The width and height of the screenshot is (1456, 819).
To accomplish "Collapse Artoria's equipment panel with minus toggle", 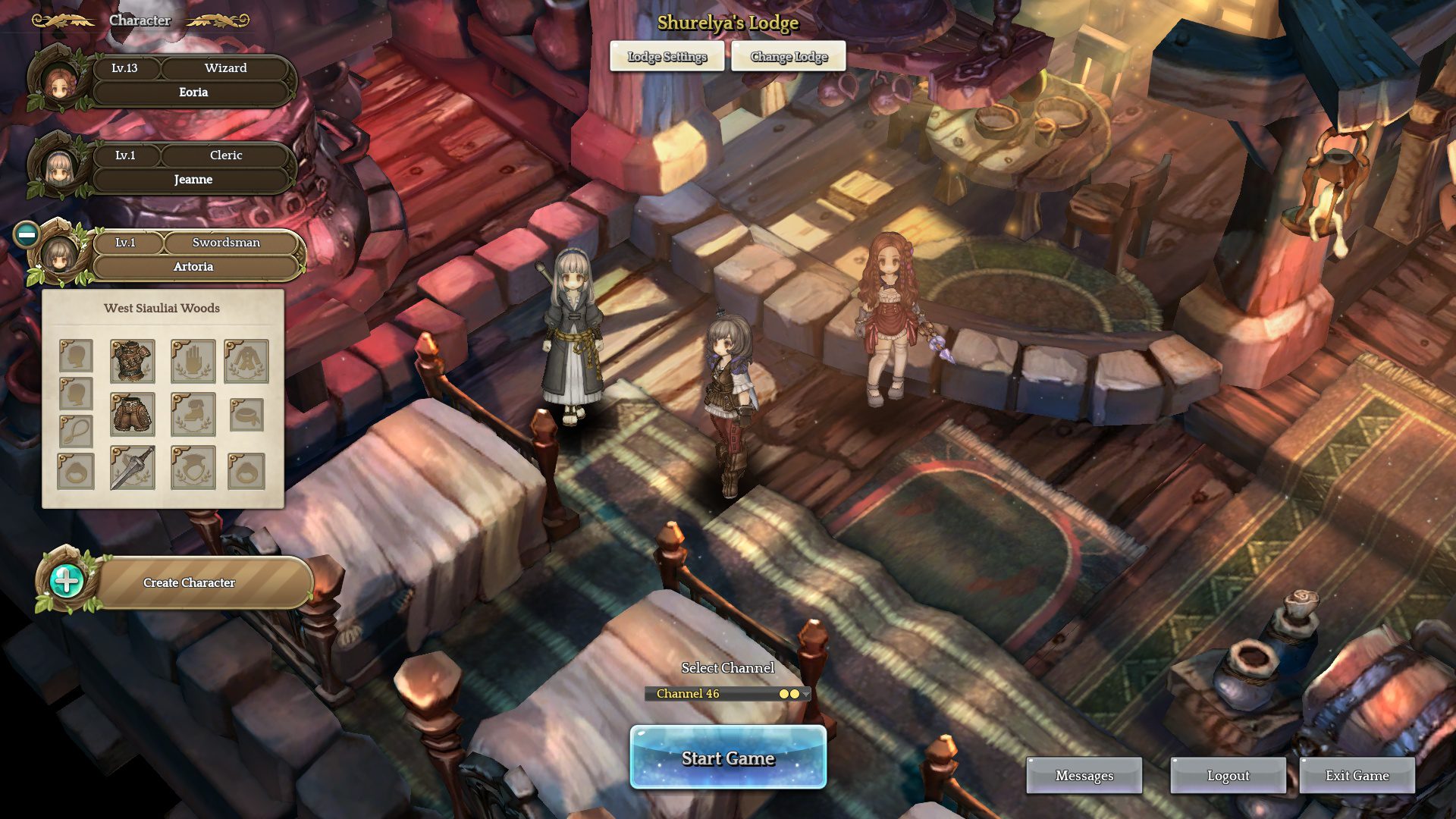I will tap(29, 235).
